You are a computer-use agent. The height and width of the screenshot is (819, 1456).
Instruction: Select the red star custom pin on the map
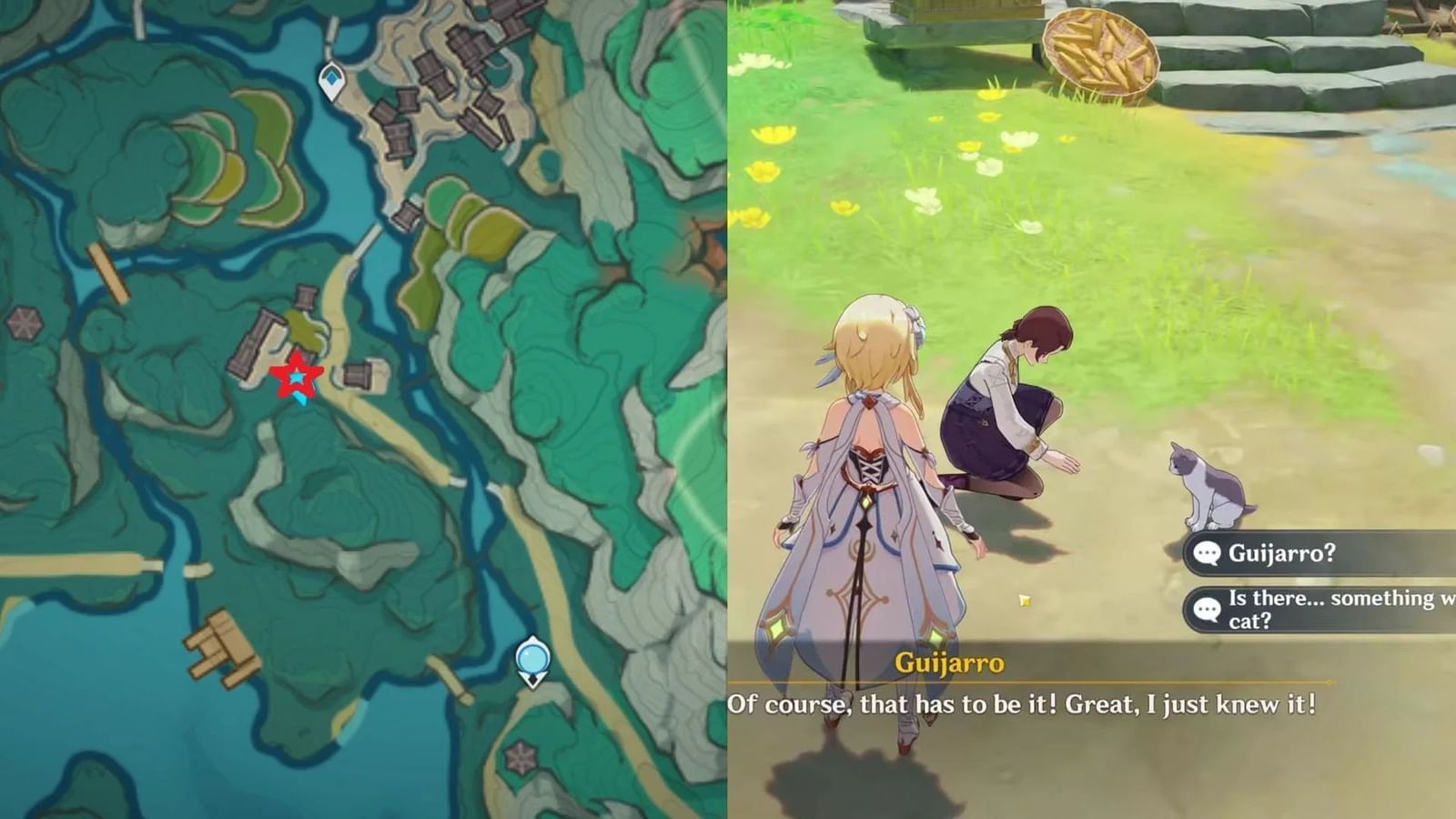point(298,377)
